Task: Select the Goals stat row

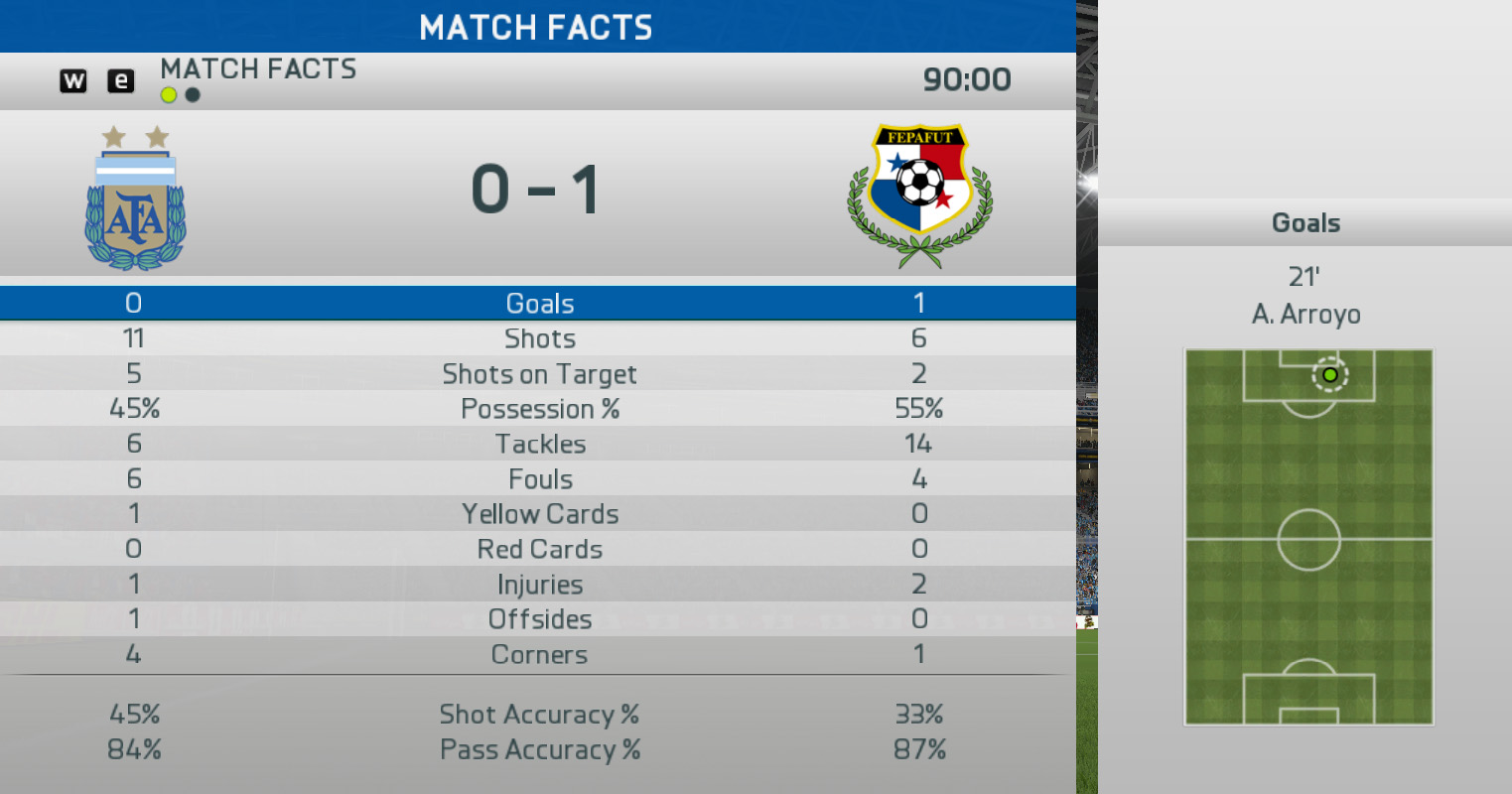Action: [539, 304]
